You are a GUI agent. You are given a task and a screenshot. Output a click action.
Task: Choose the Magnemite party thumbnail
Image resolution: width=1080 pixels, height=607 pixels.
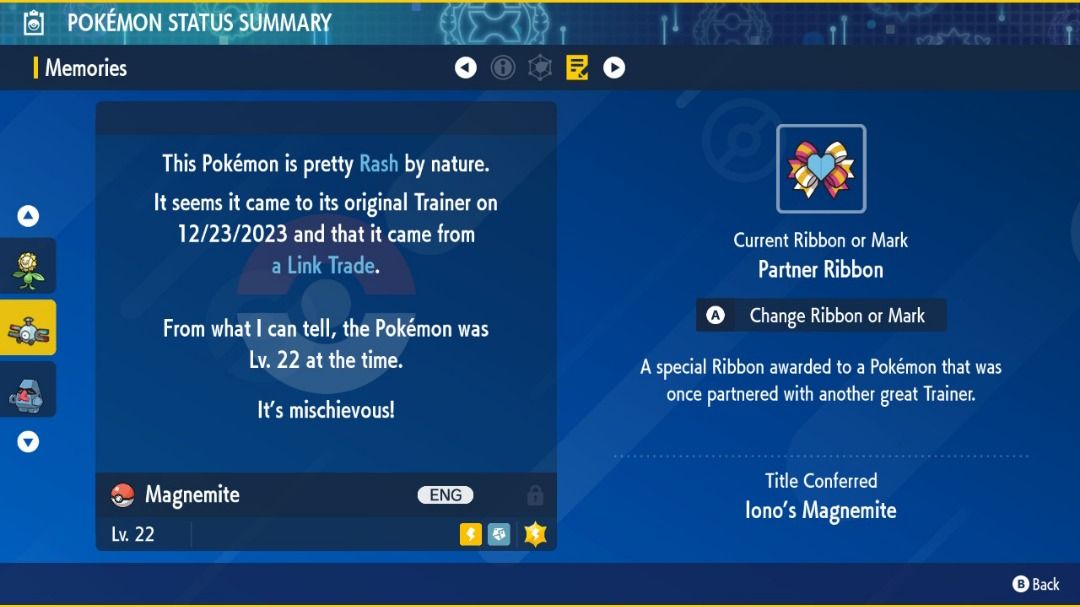tap(27, 328)
